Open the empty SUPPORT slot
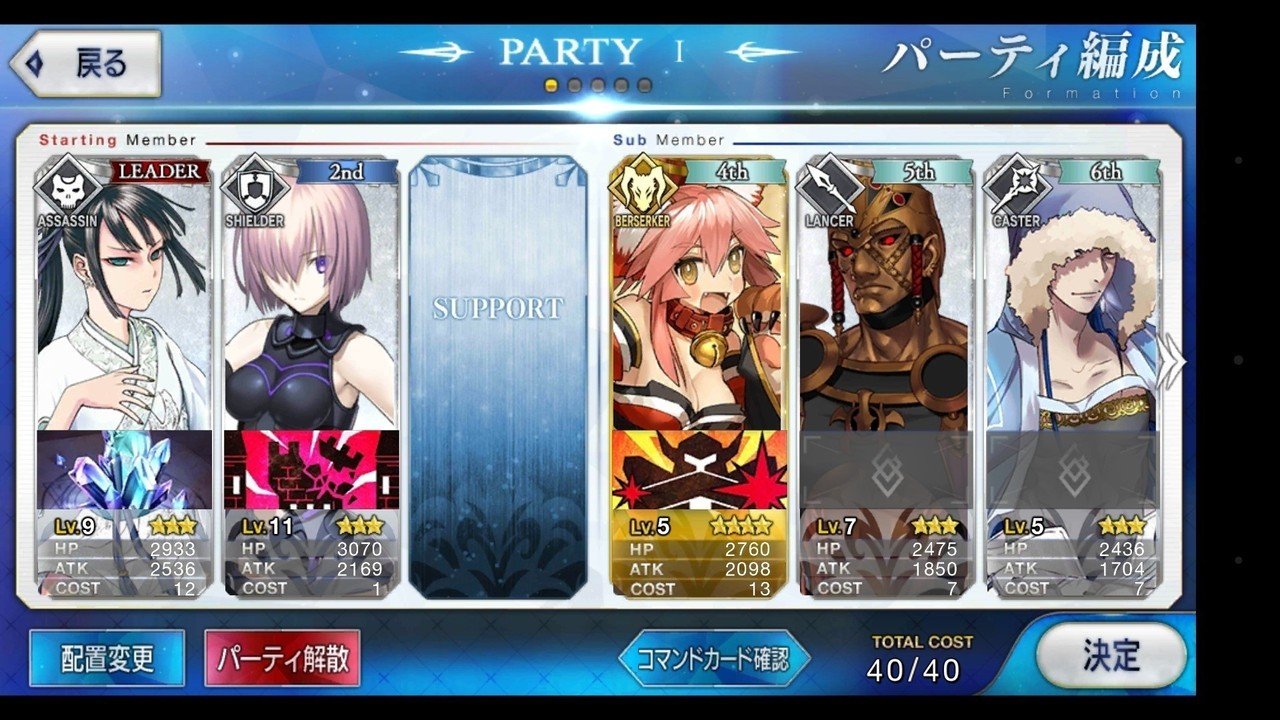Screen dimensions: 1280x720 pyautogui.click(x=497, y=375)
